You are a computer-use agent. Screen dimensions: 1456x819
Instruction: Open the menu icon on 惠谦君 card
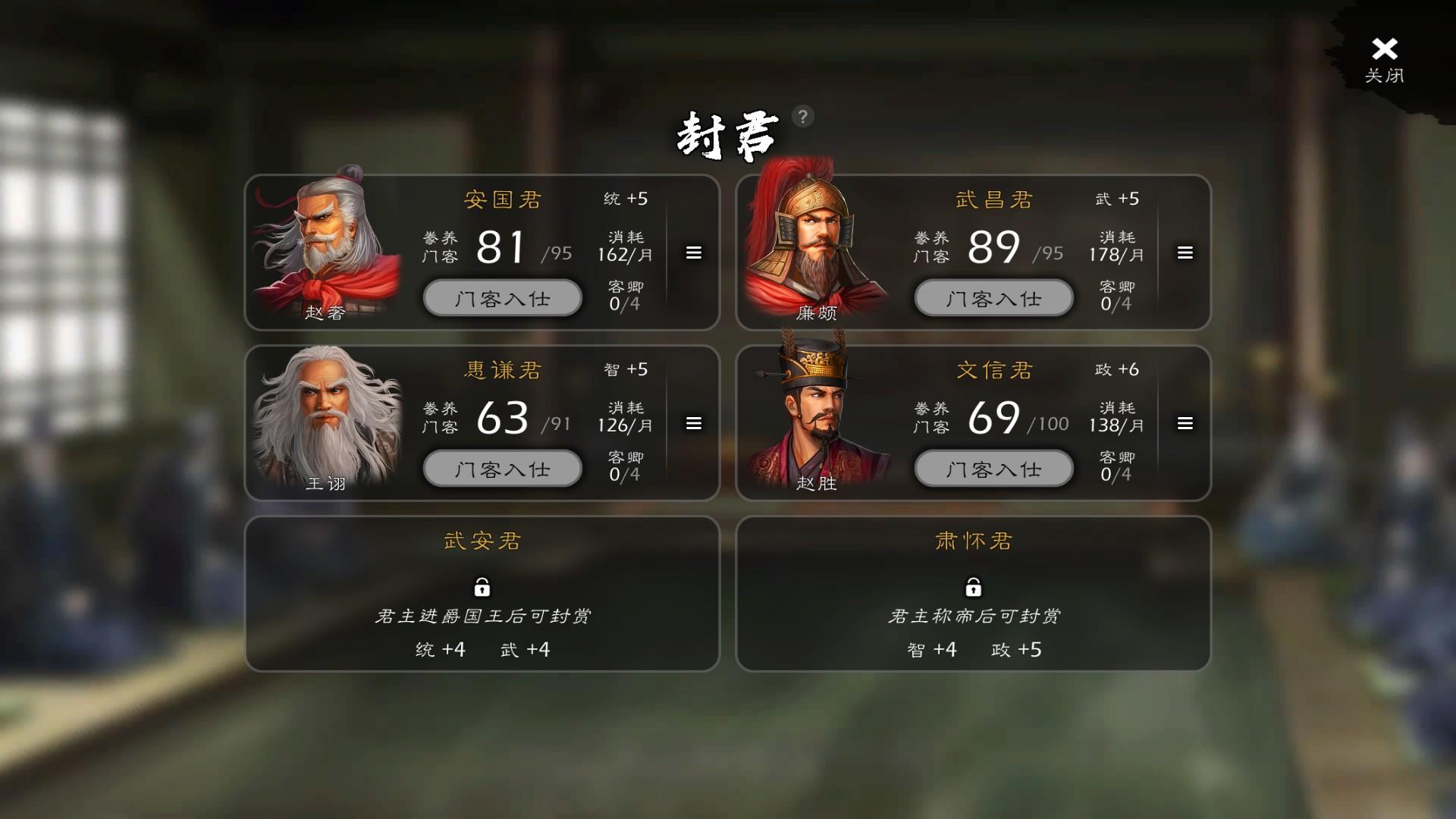tap(693, 424)
